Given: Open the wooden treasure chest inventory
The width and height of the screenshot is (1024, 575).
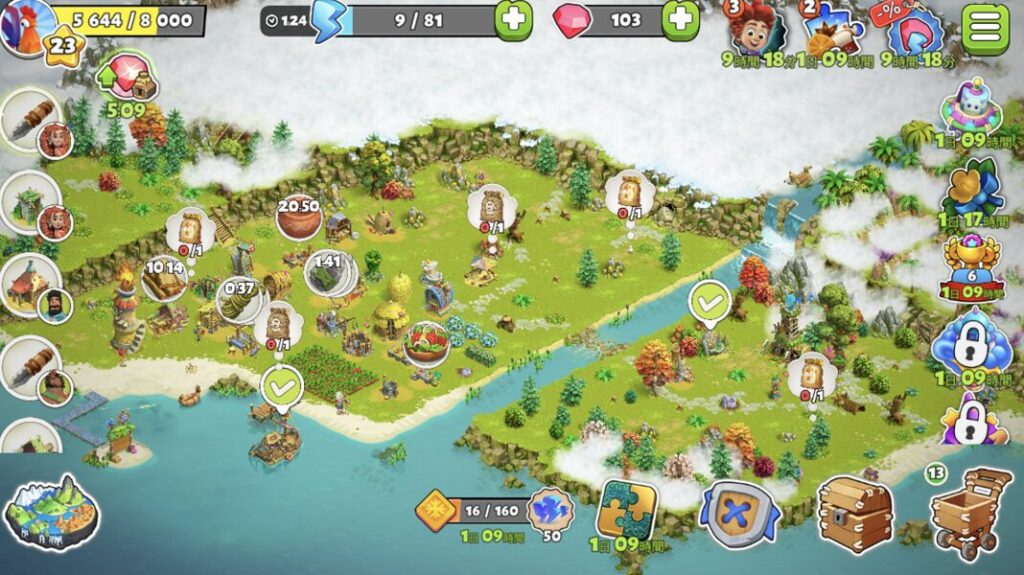Looking at the screenshot, I should coord(854,513).
